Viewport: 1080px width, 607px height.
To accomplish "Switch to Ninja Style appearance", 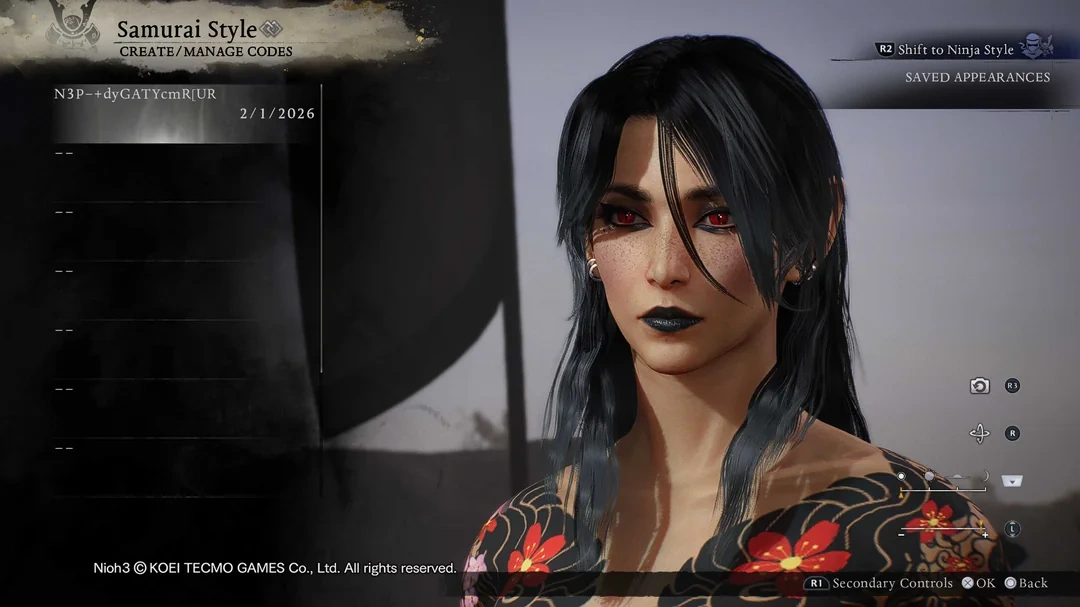I will (955, 49).
